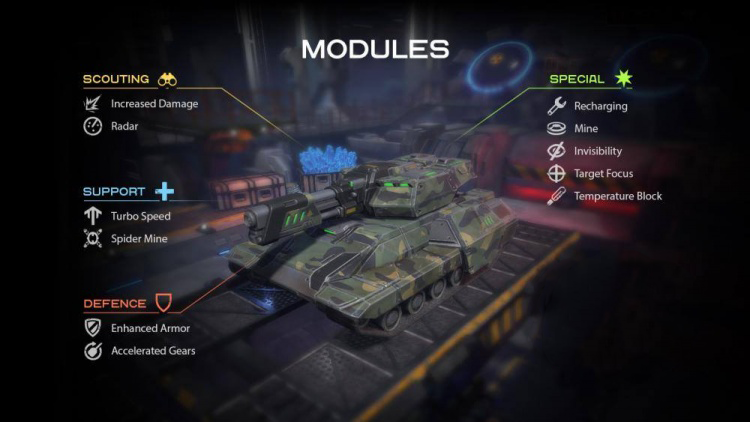Choose the Temperature Block module

coord(617,196)
